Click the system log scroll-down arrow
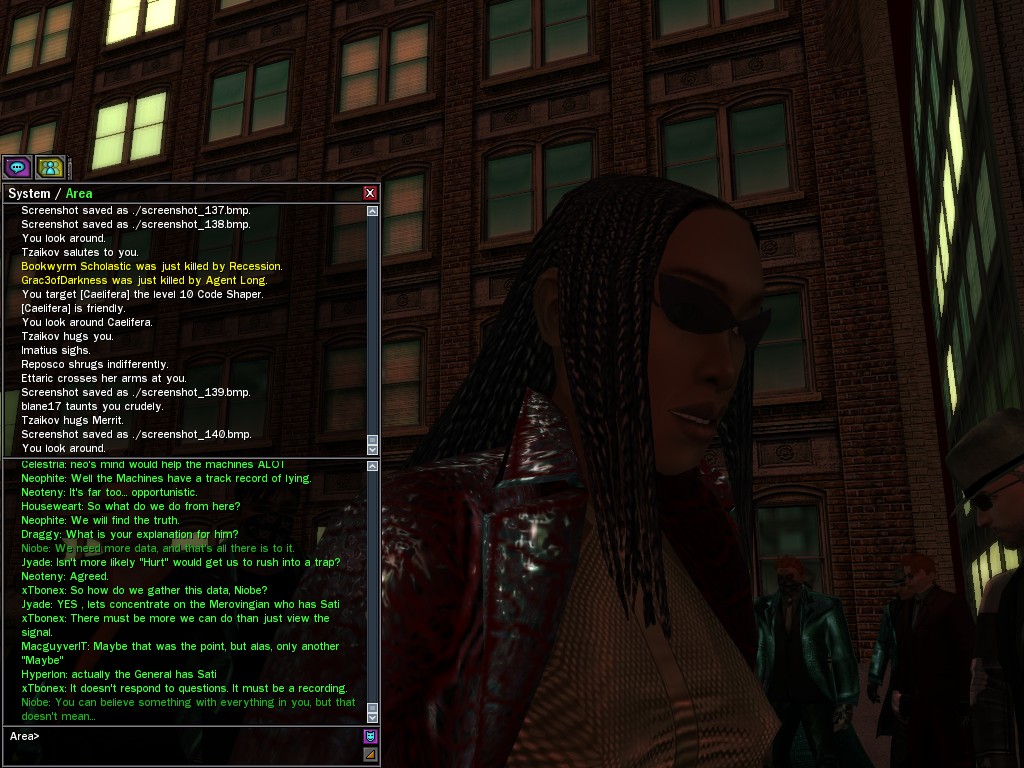This screenshot has width=1024, height=768. [373, 448]
